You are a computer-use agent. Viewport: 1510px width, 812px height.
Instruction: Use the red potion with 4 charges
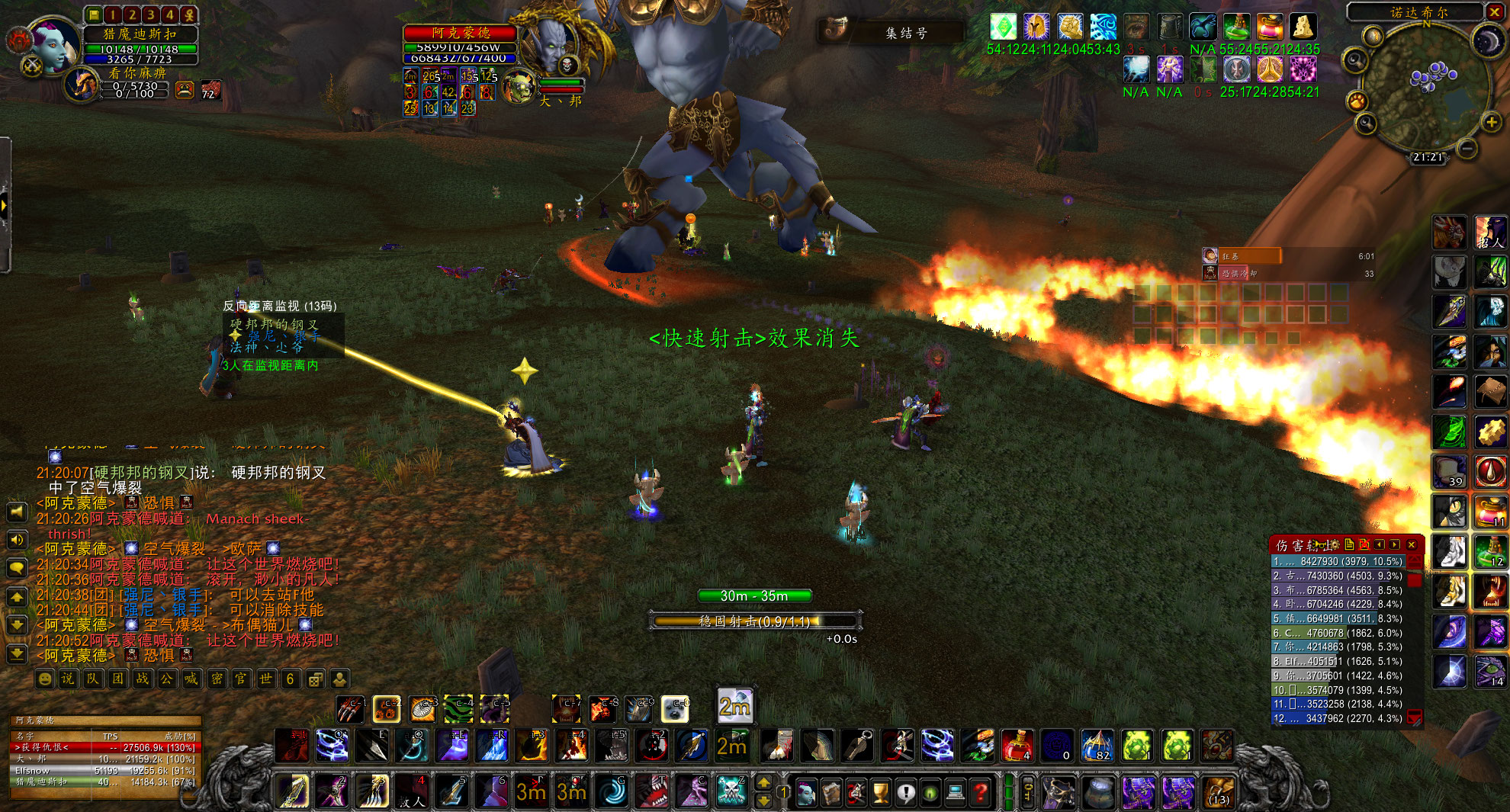[x=1017, y=745]
